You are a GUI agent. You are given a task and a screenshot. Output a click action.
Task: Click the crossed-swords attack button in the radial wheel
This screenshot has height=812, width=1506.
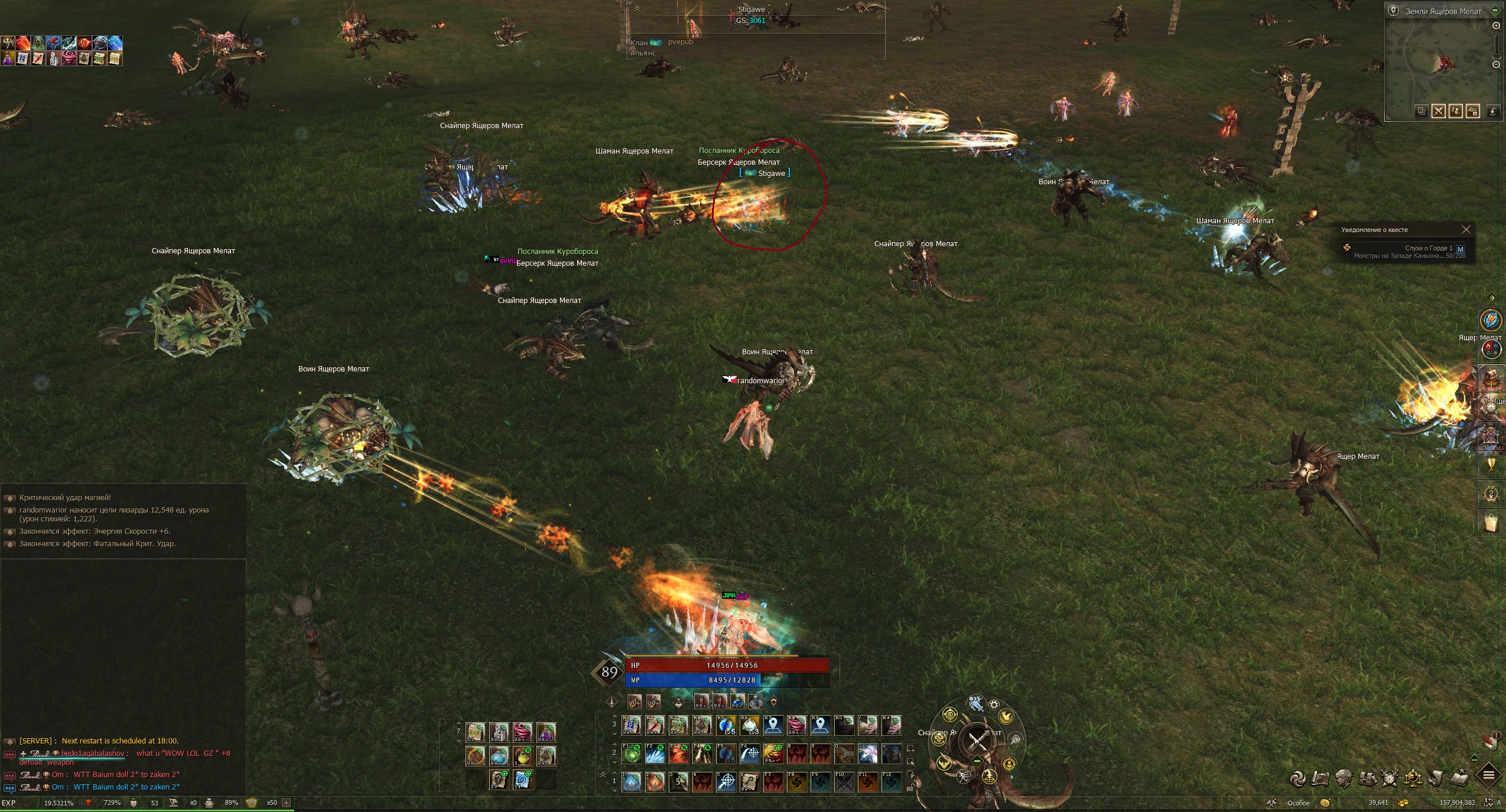click(977, 741)
